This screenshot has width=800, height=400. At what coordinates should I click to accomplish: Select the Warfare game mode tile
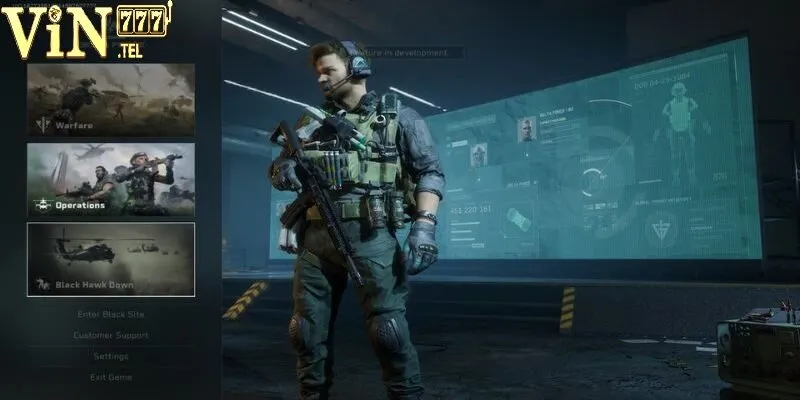point(111,100)
